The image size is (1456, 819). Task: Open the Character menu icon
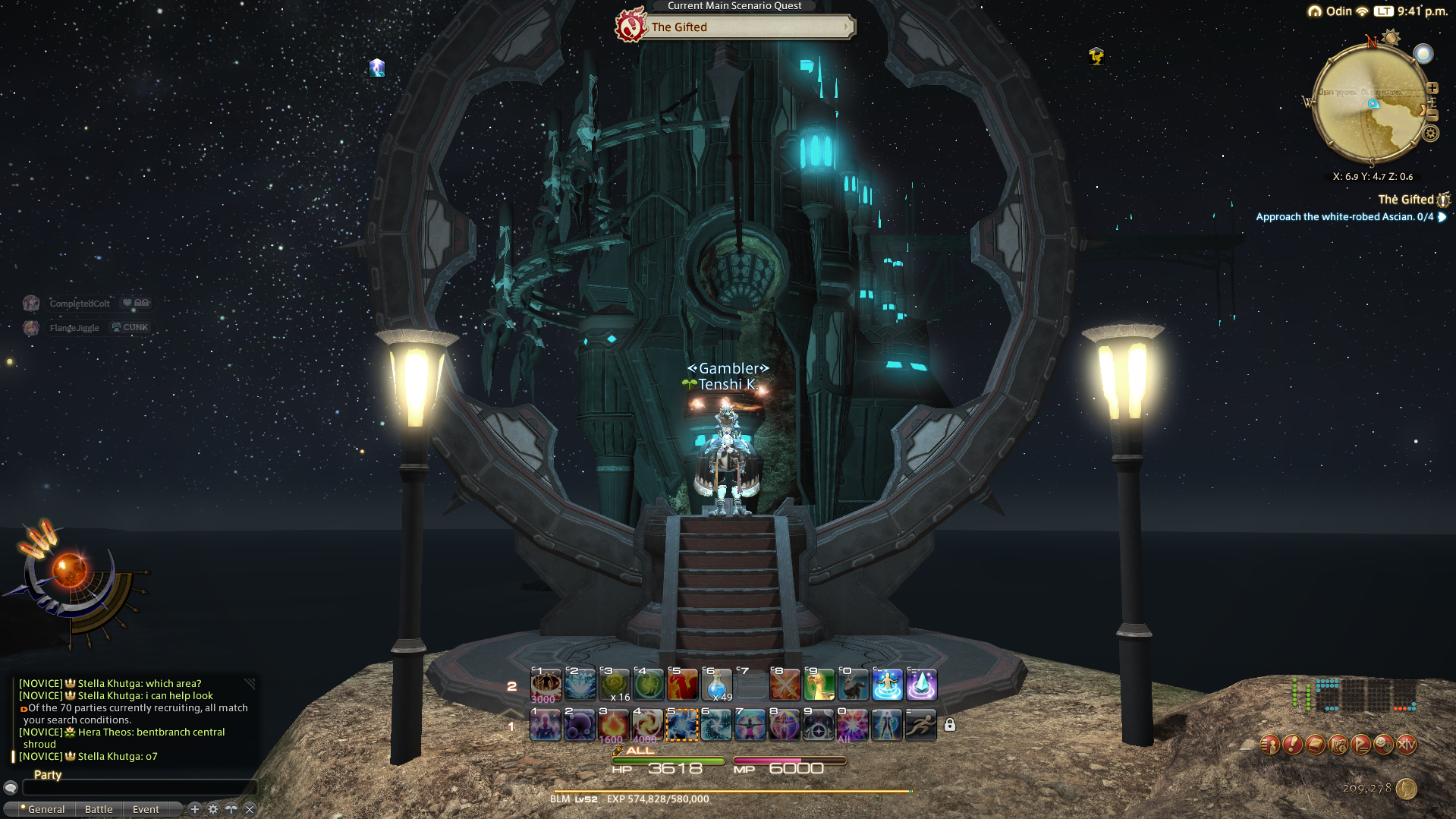tap(1269, 745)
